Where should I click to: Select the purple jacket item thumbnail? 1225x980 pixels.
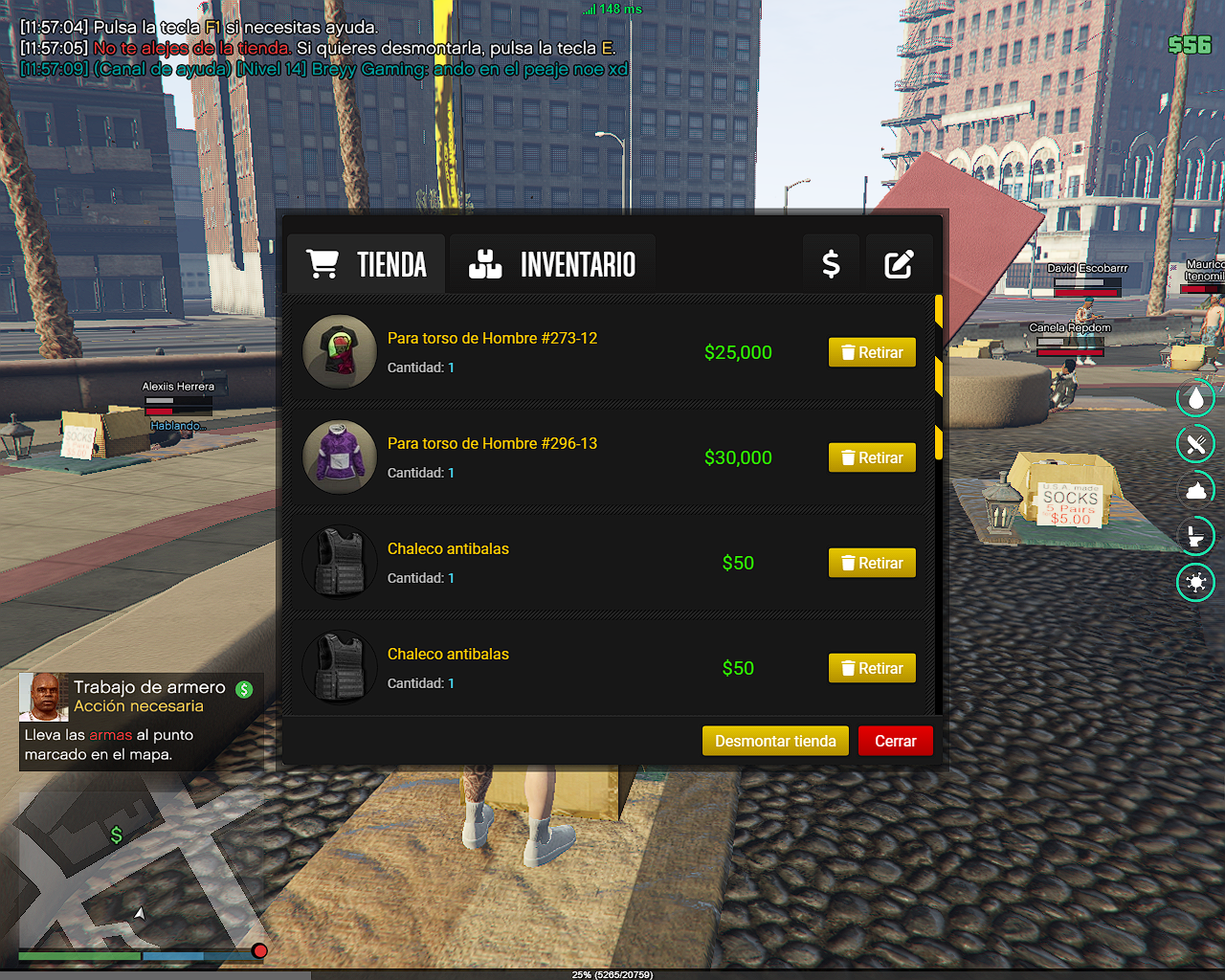[340, 457]
